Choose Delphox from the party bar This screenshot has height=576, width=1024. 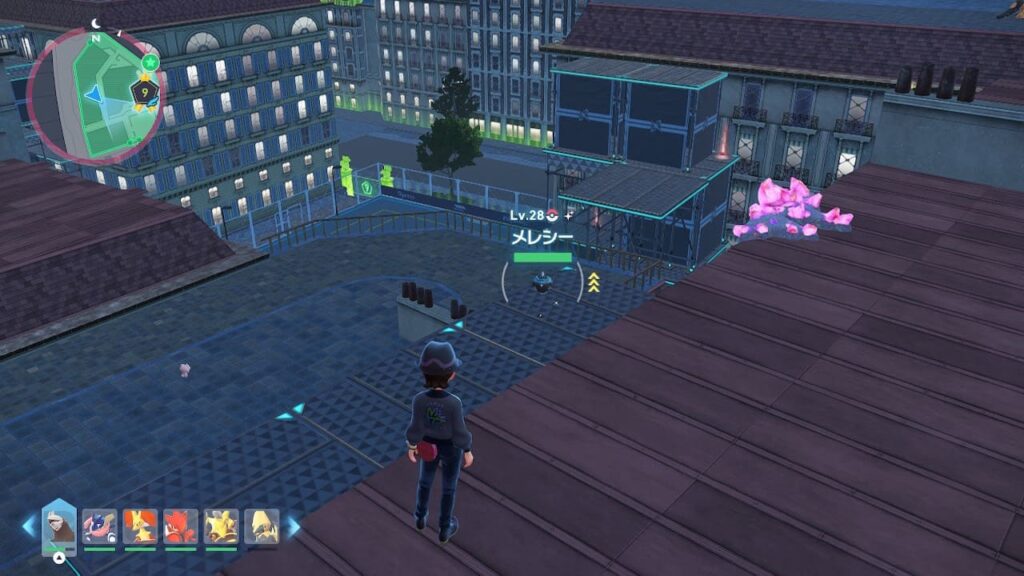click(x=140, y=527)
